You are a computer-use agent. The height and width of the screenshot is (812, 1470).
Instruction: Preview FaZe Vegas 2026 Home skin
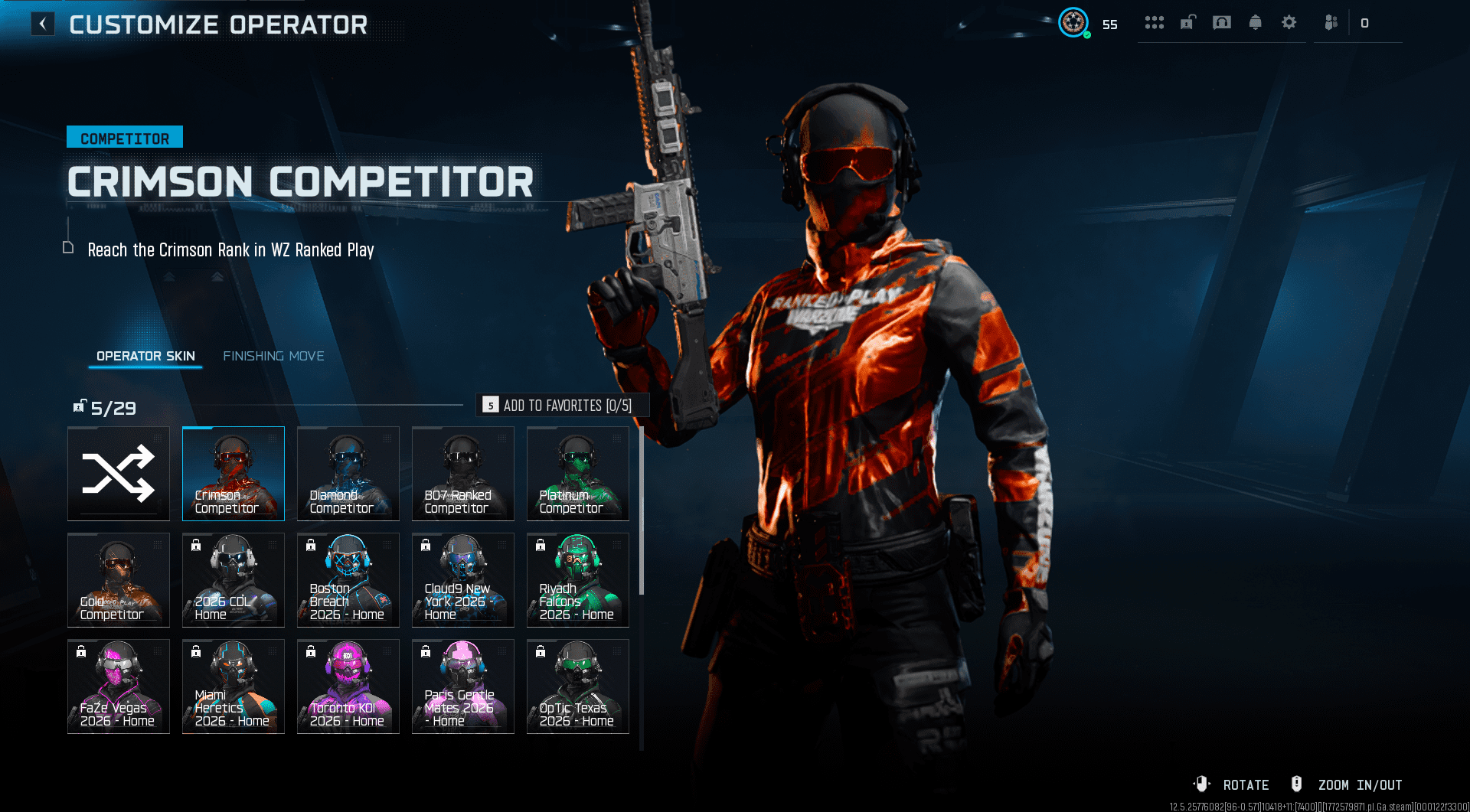click(119, 686)
